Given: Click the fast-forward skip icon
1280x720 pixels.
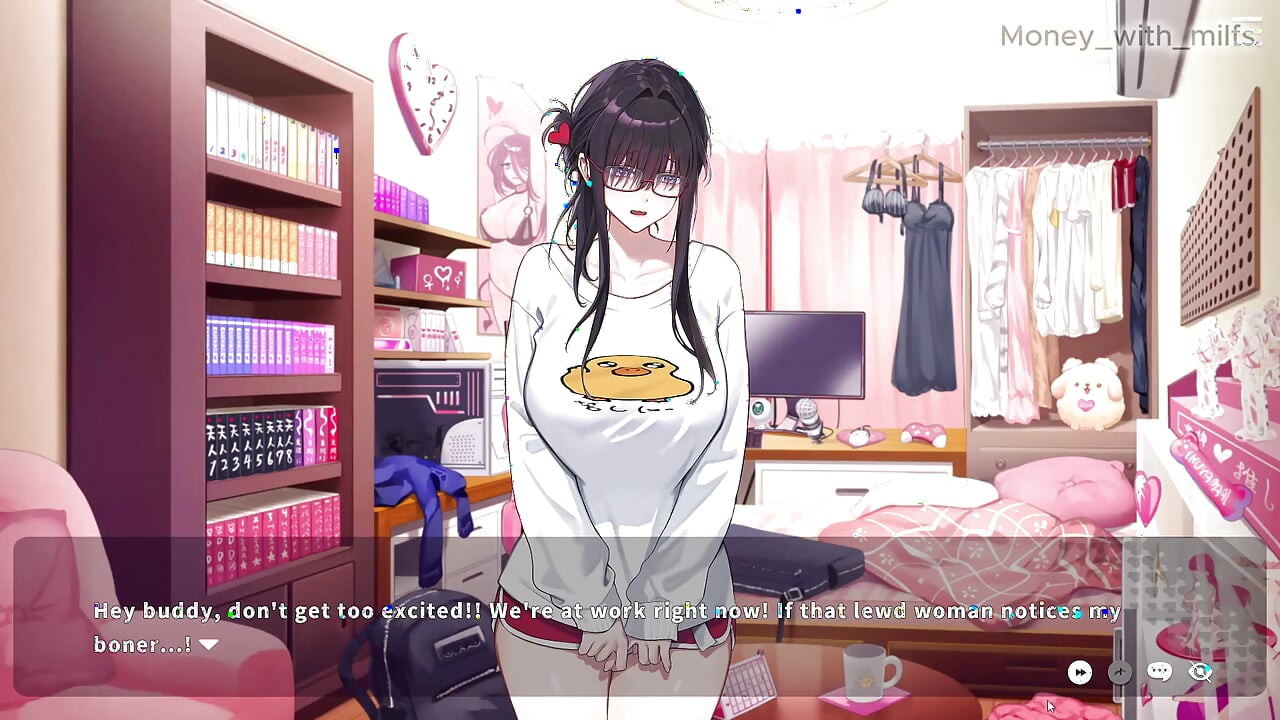Looking at the screenshot, I should point(1080,672).
